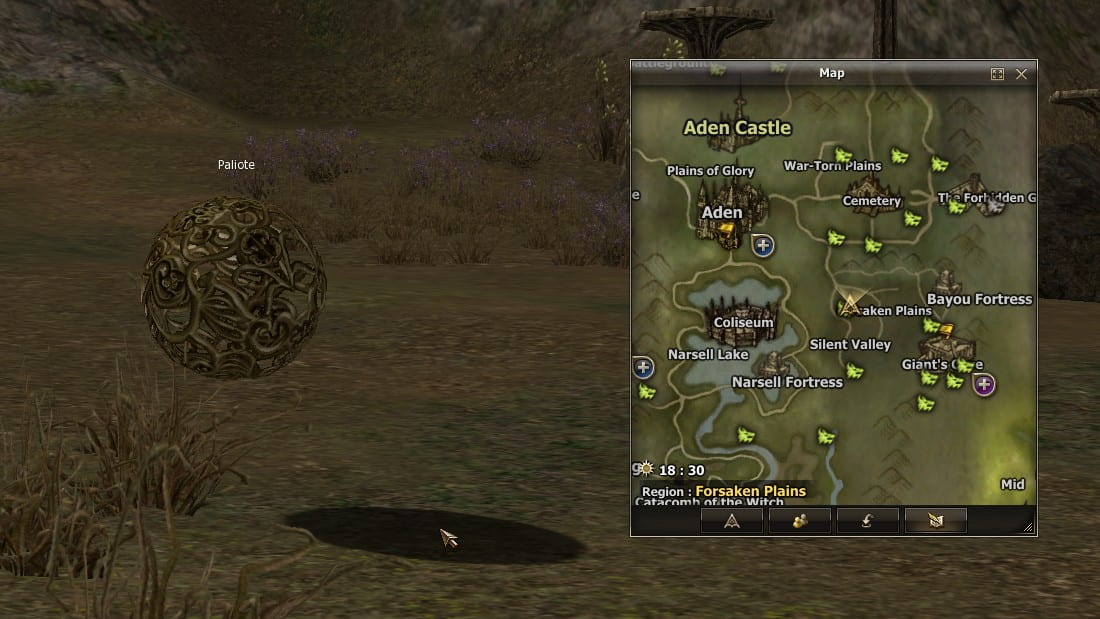Select the Silent Valley map label
Image resolution: width=1100 pixels, height=619 pixels.
click(x=850, y=345)
